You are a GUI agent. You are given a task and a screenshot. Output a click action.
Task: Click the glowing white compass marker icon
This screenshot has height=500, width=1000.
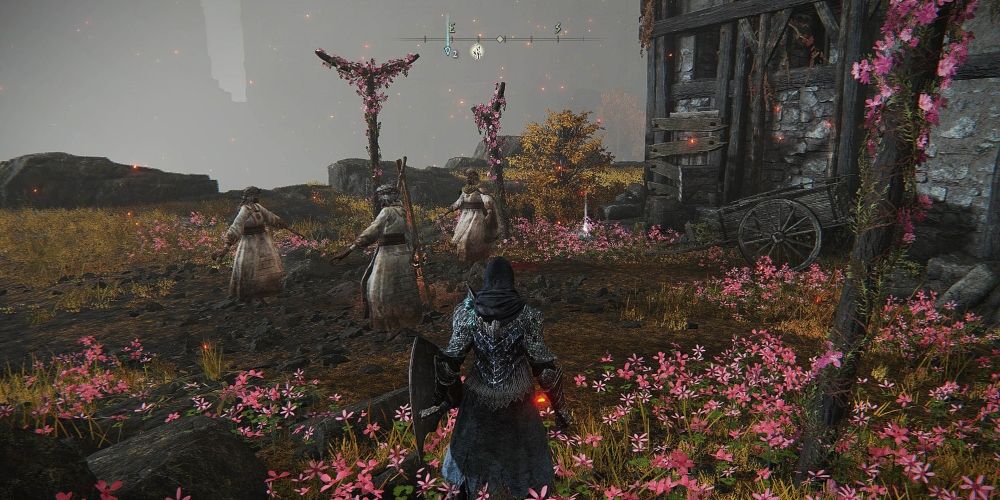477,51
